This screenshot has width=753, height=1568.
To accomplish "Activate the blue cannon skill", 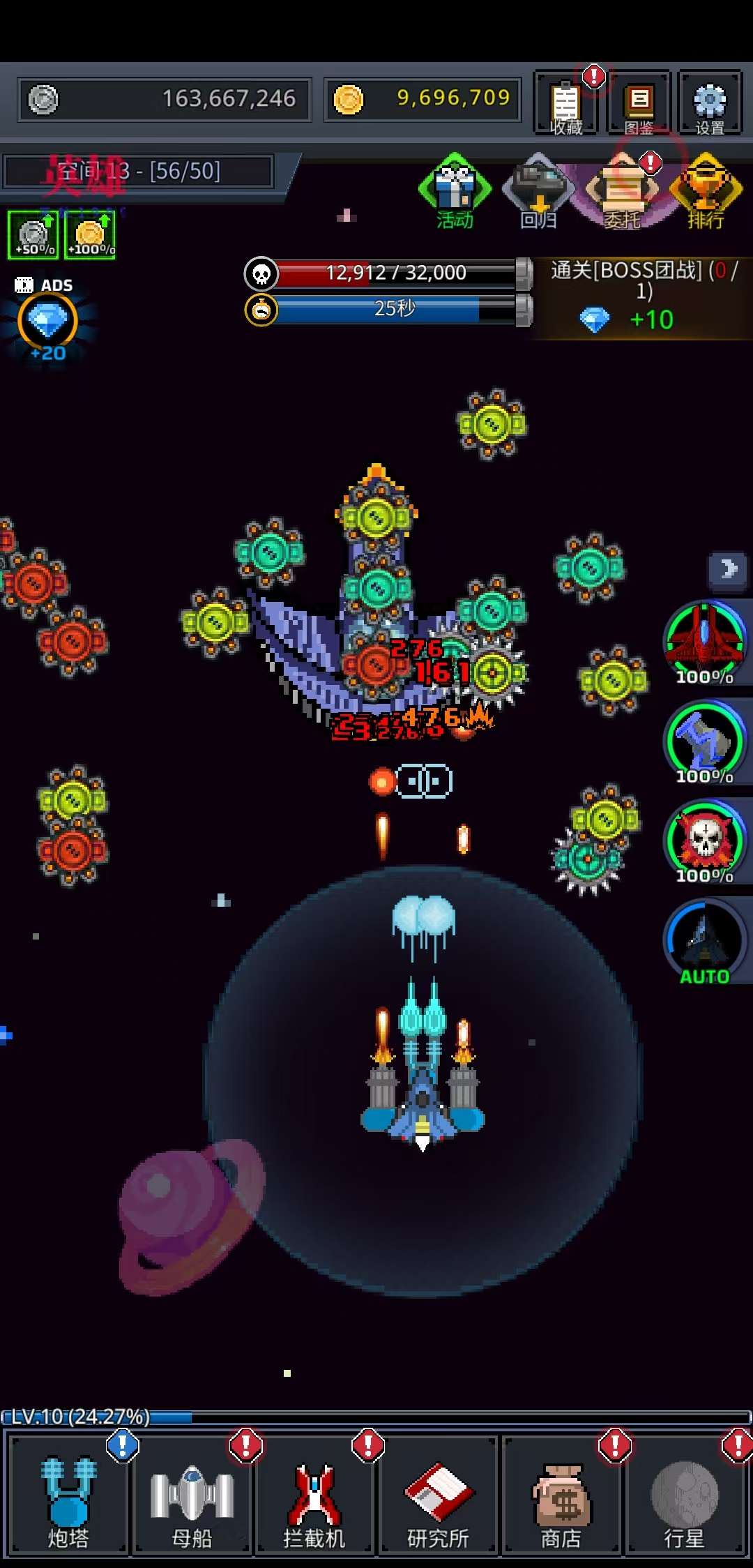I will (x=705, y=742).
